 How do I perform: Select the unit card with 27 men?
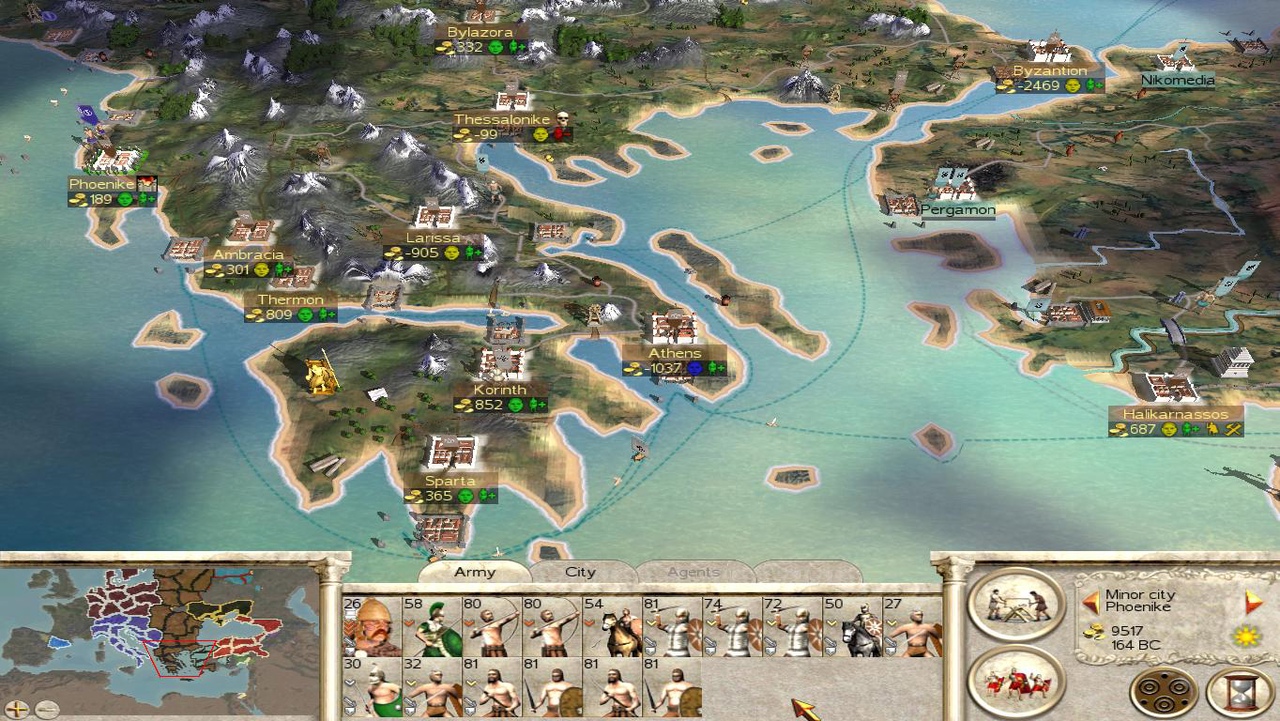911,627
